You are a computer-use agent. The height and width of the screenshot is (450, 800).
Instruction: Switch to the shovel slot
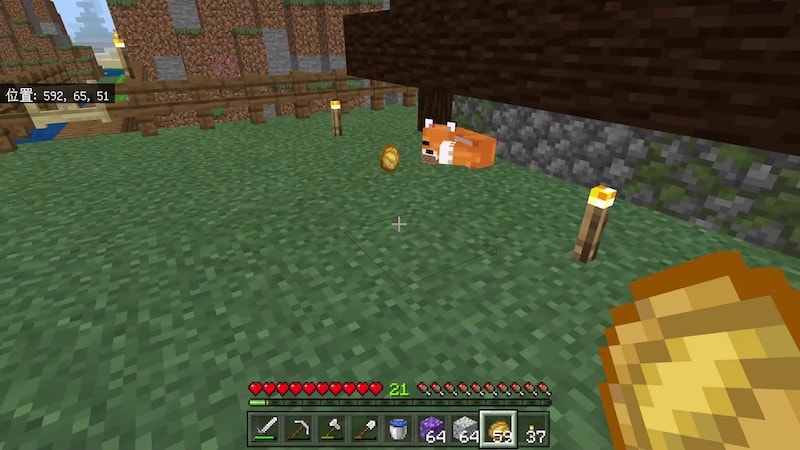(x=364, y=429)
